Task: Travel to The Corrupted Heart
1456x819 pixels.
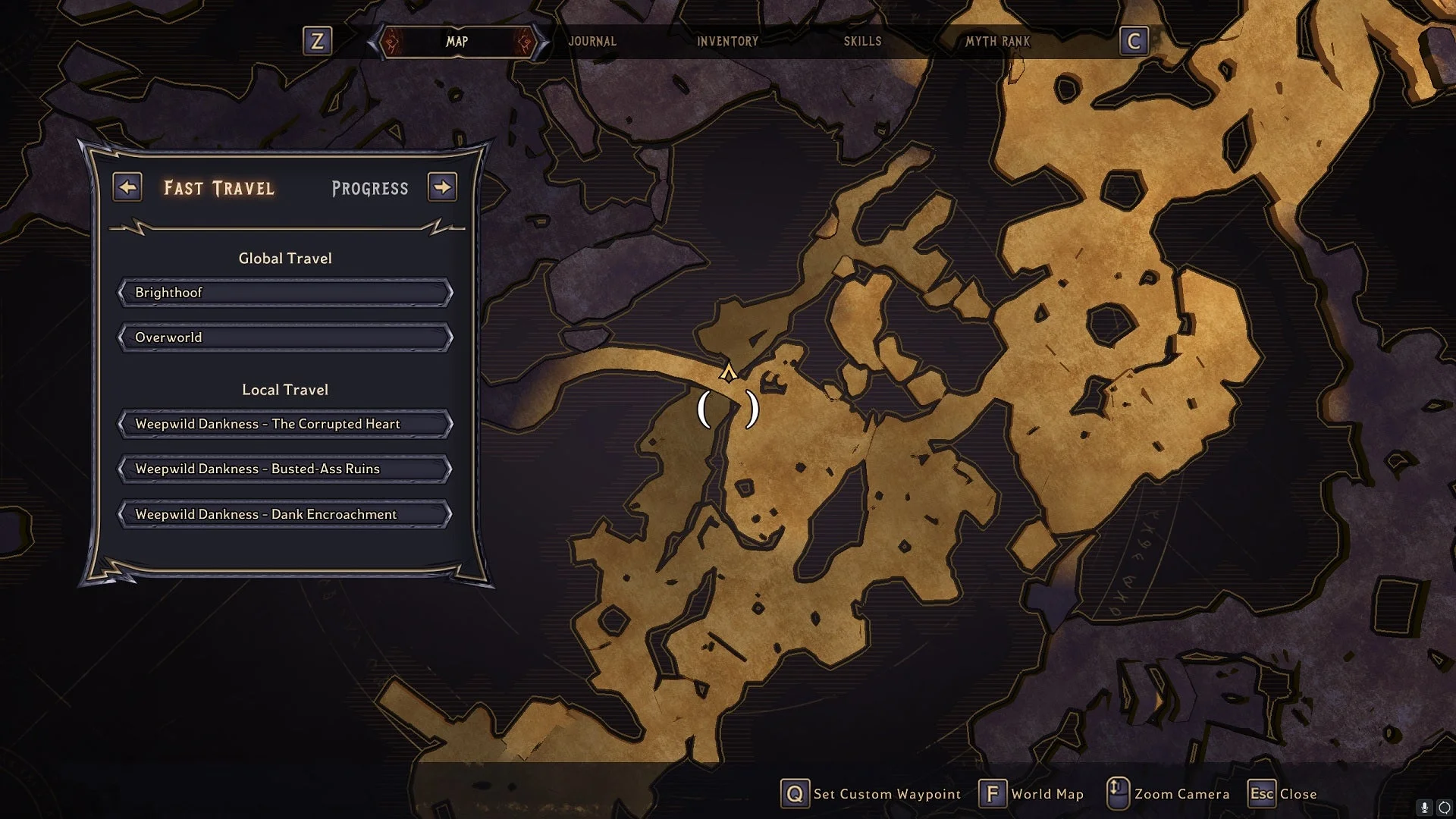Action: click(285, 424)
